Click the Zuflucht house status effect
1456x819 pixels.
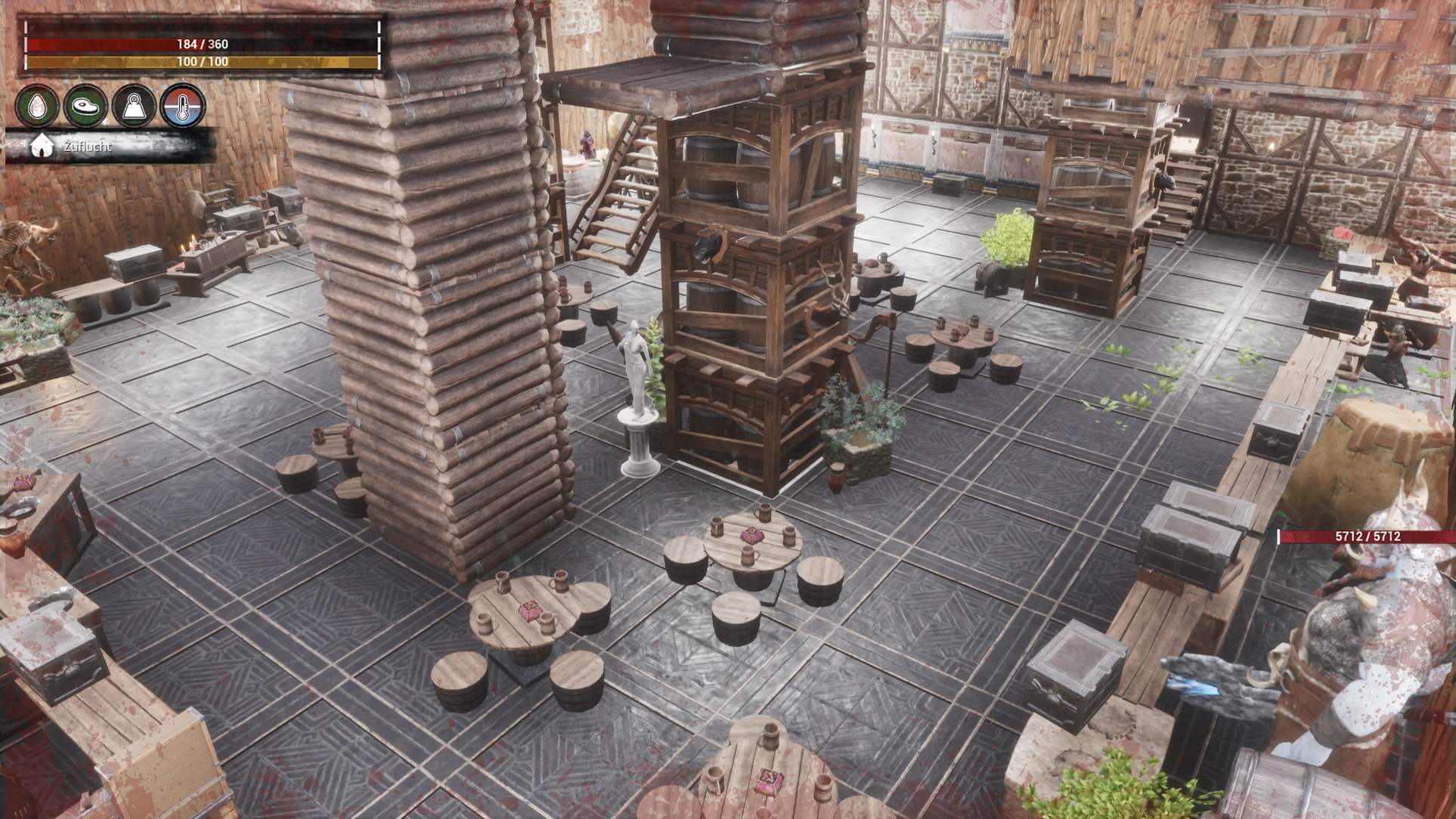click(42, 147)
